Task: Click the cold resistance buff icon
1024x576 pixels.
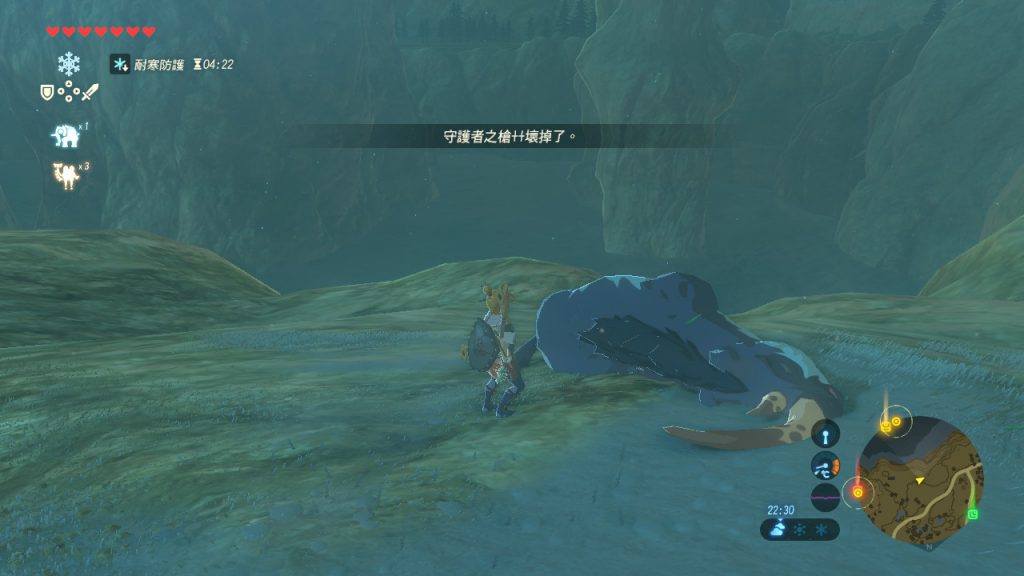Action: point(119,64)
